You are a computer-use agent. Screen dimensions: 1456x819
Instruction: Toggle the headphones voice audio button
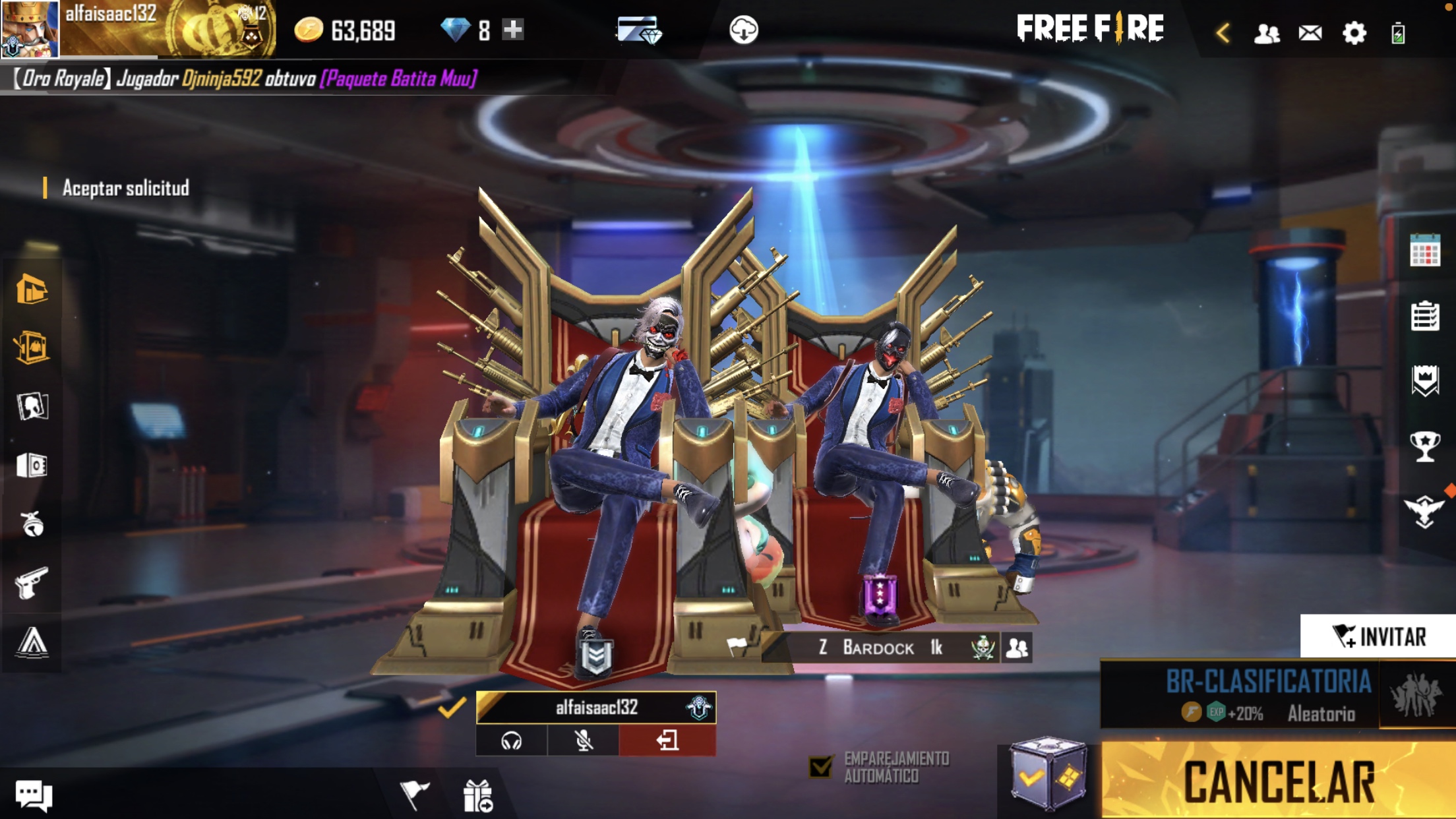click(x=512, y=741)
